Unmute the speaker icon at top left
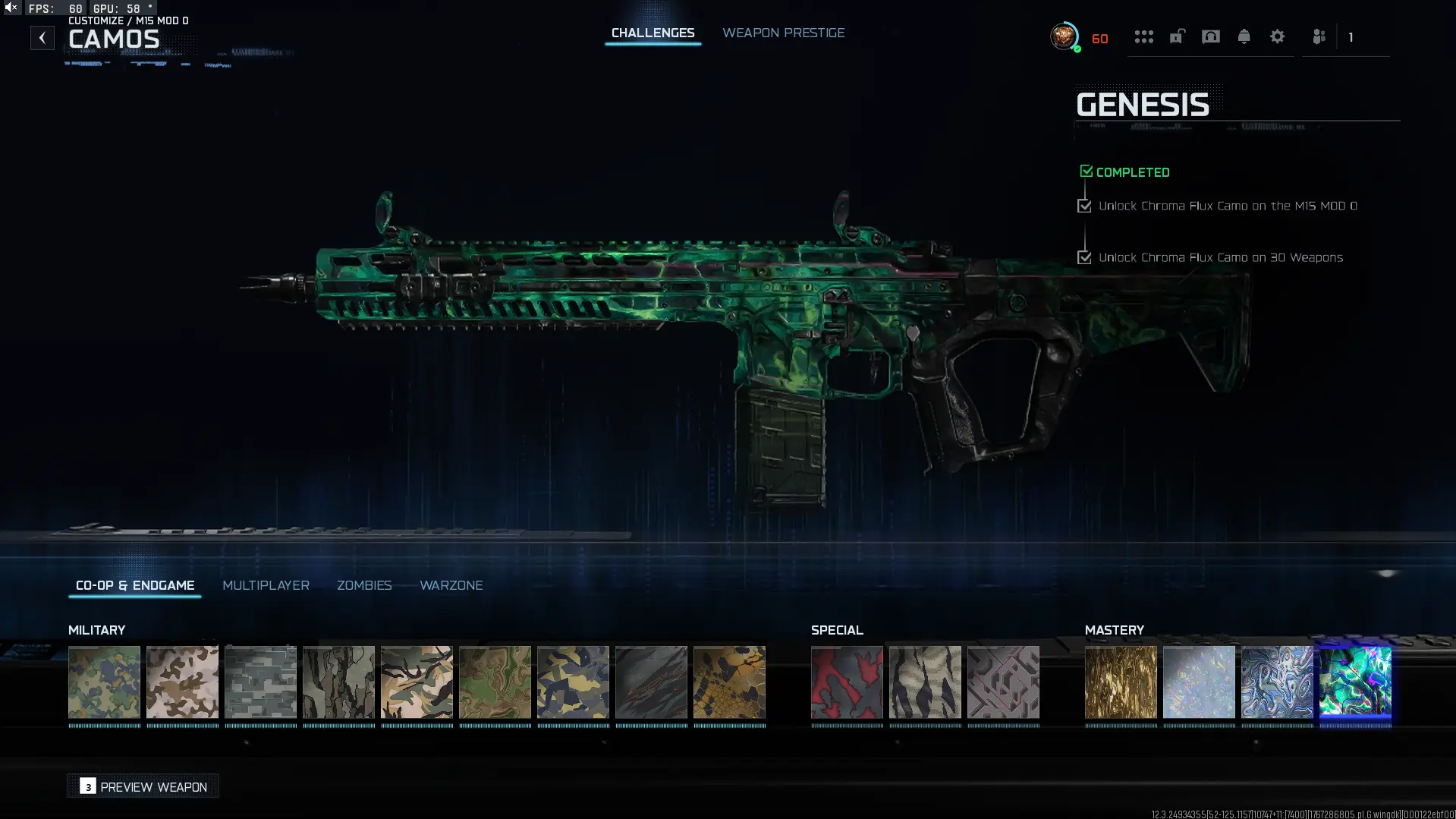Viewport: 1456px width, 819px height. pyautogui.click(x=10, y=7)
